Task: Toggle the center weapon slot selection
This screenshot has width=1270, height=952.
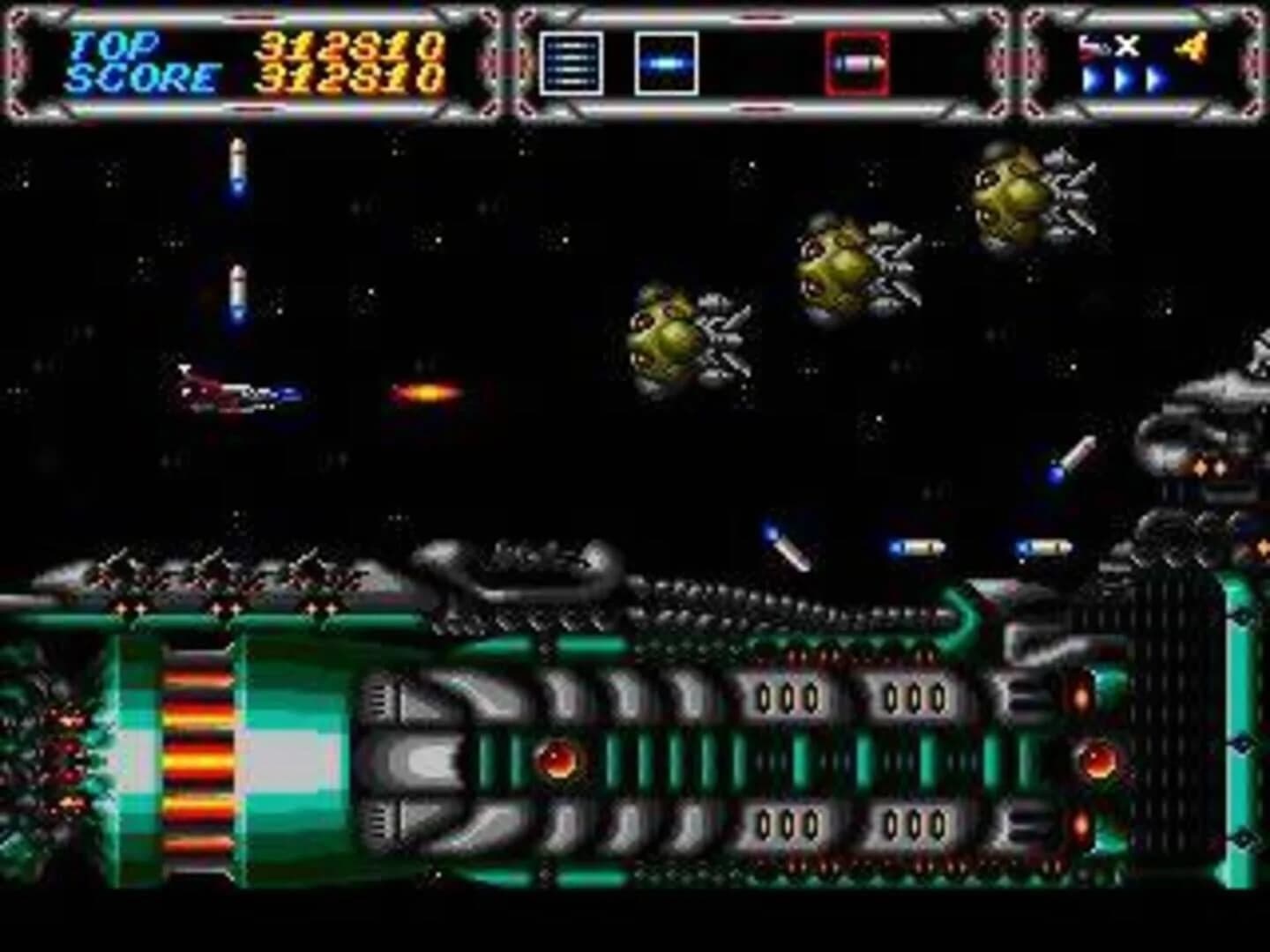Action: (666, 62)
